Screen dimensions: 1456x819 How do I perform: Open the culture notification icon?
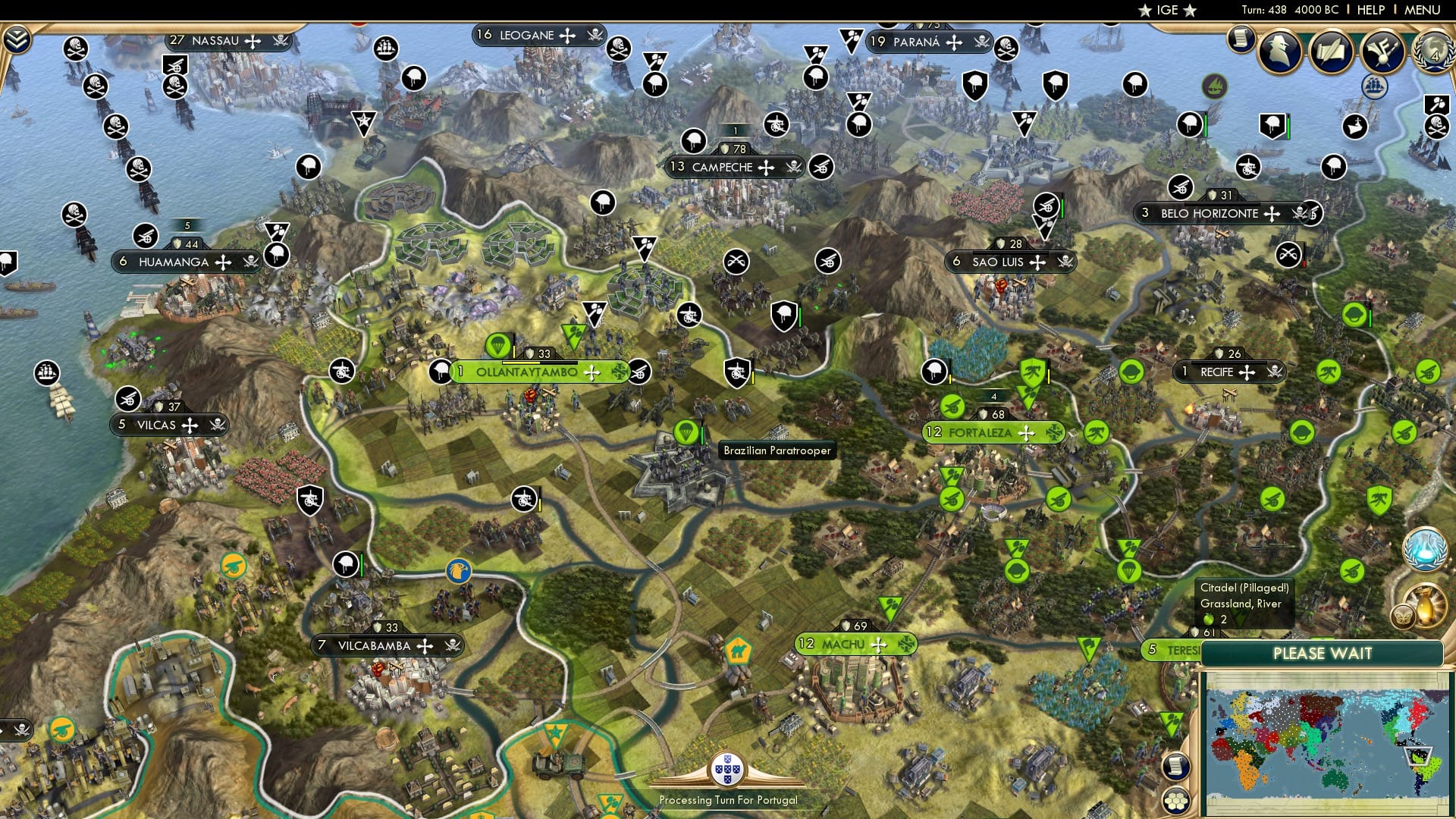point(1382,53)
